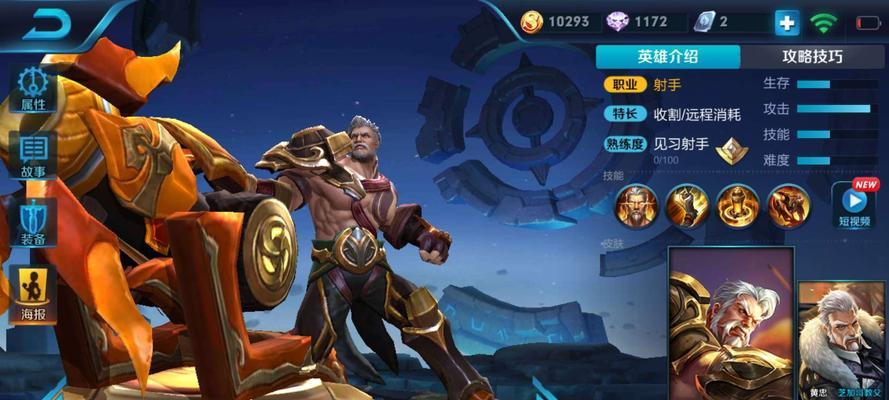Add currency with the blue plus button
Image resolution: width=889 pixels, height=400 pixels.
click(785, 22)
